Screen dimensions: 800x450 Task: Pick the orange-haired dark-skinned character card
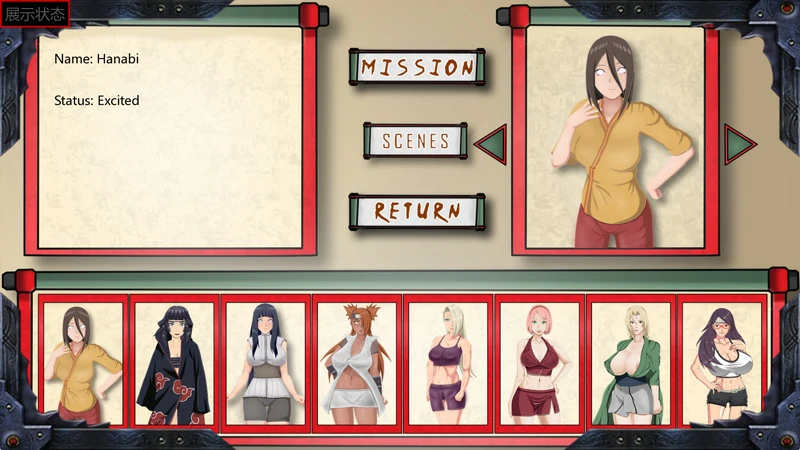[x=357, y=362]
